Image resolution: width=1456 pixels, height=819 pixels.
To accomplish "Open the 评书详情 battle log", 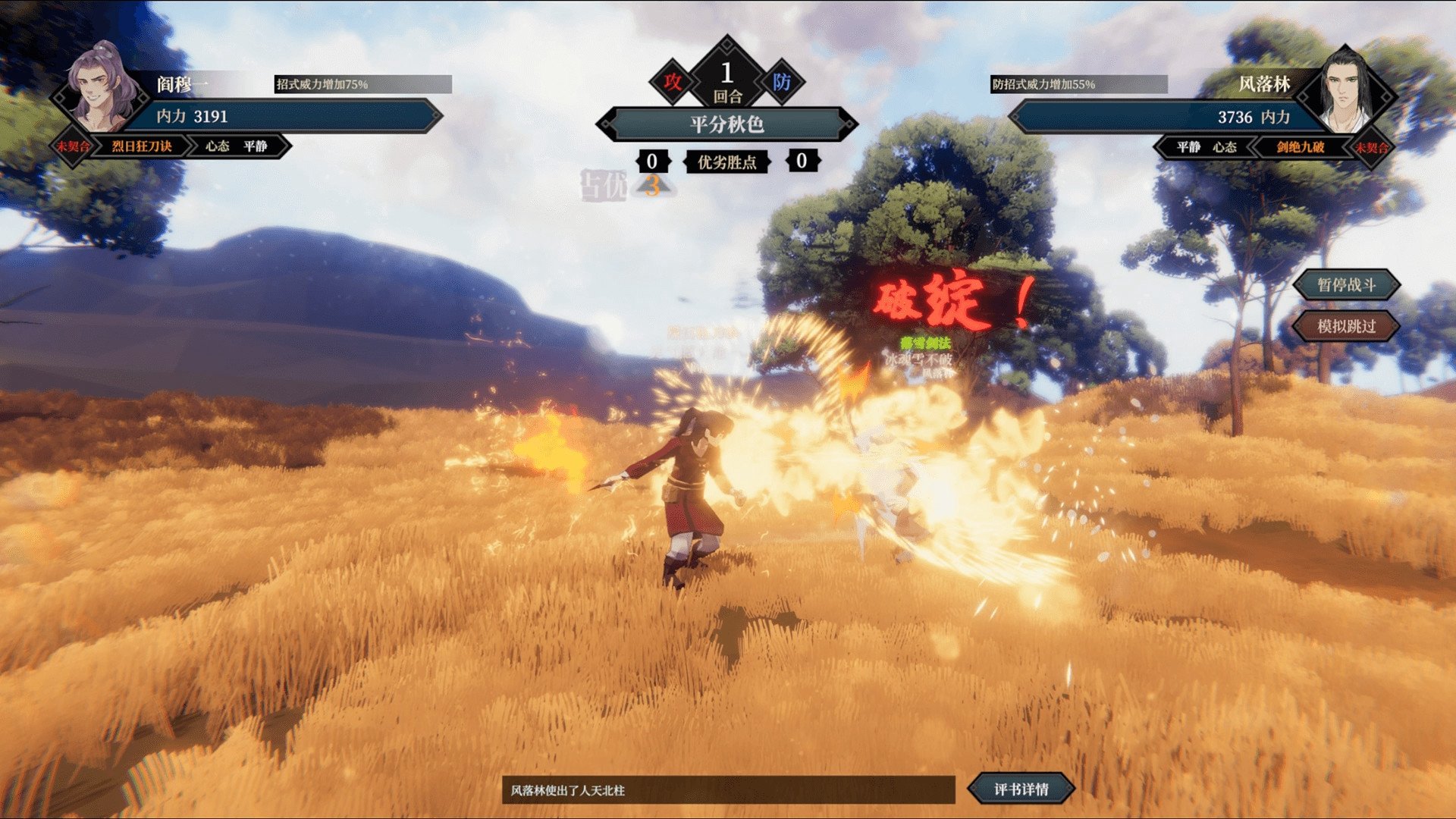I will tap(1021, 789).
